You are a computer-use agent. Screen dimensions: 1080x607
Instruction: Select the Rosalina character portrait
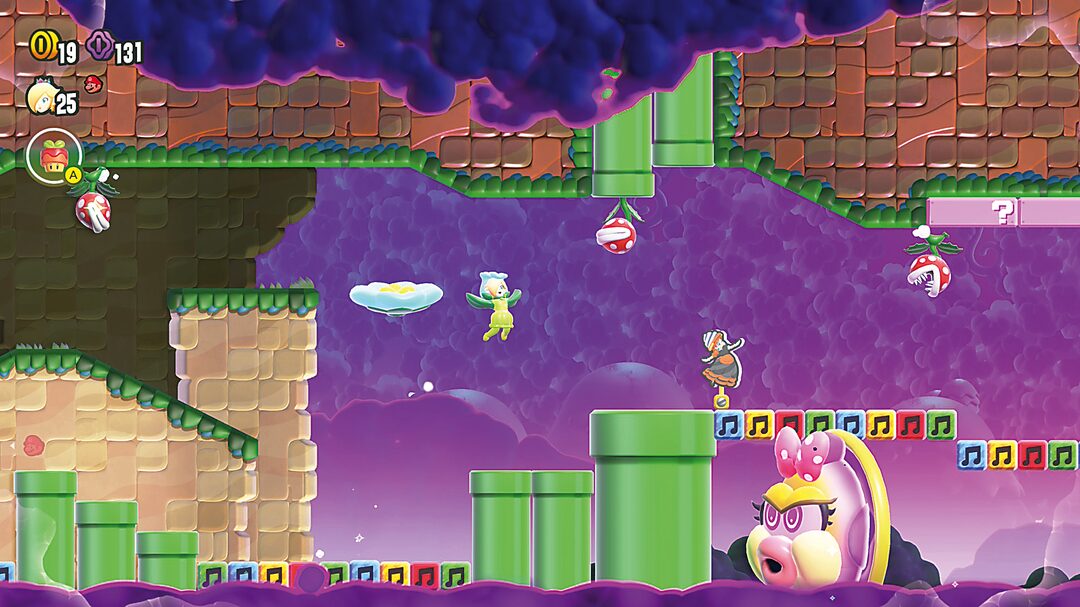coord(41,100)
